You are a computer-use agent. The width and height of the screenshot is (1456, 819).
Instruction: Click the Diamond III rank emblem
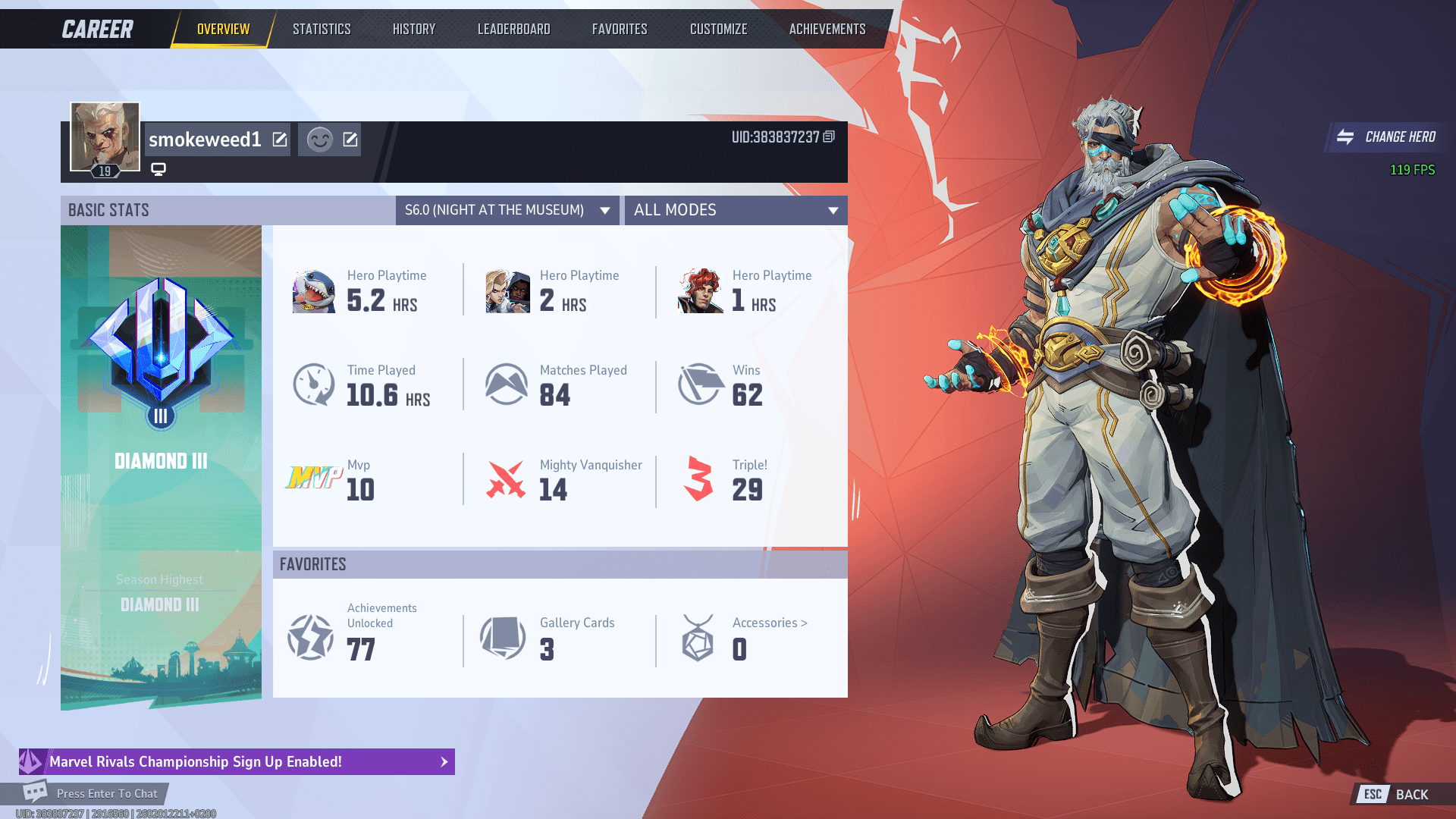click(160, 349)
